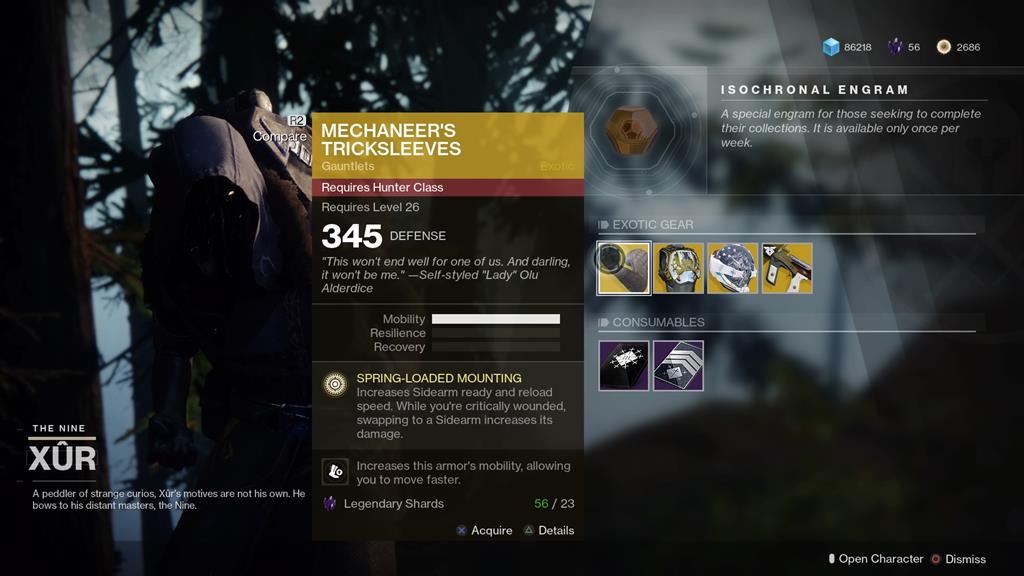Select the exotic gun in Exotic Gear
1024x576 pixels.
(x=787, y=268)
